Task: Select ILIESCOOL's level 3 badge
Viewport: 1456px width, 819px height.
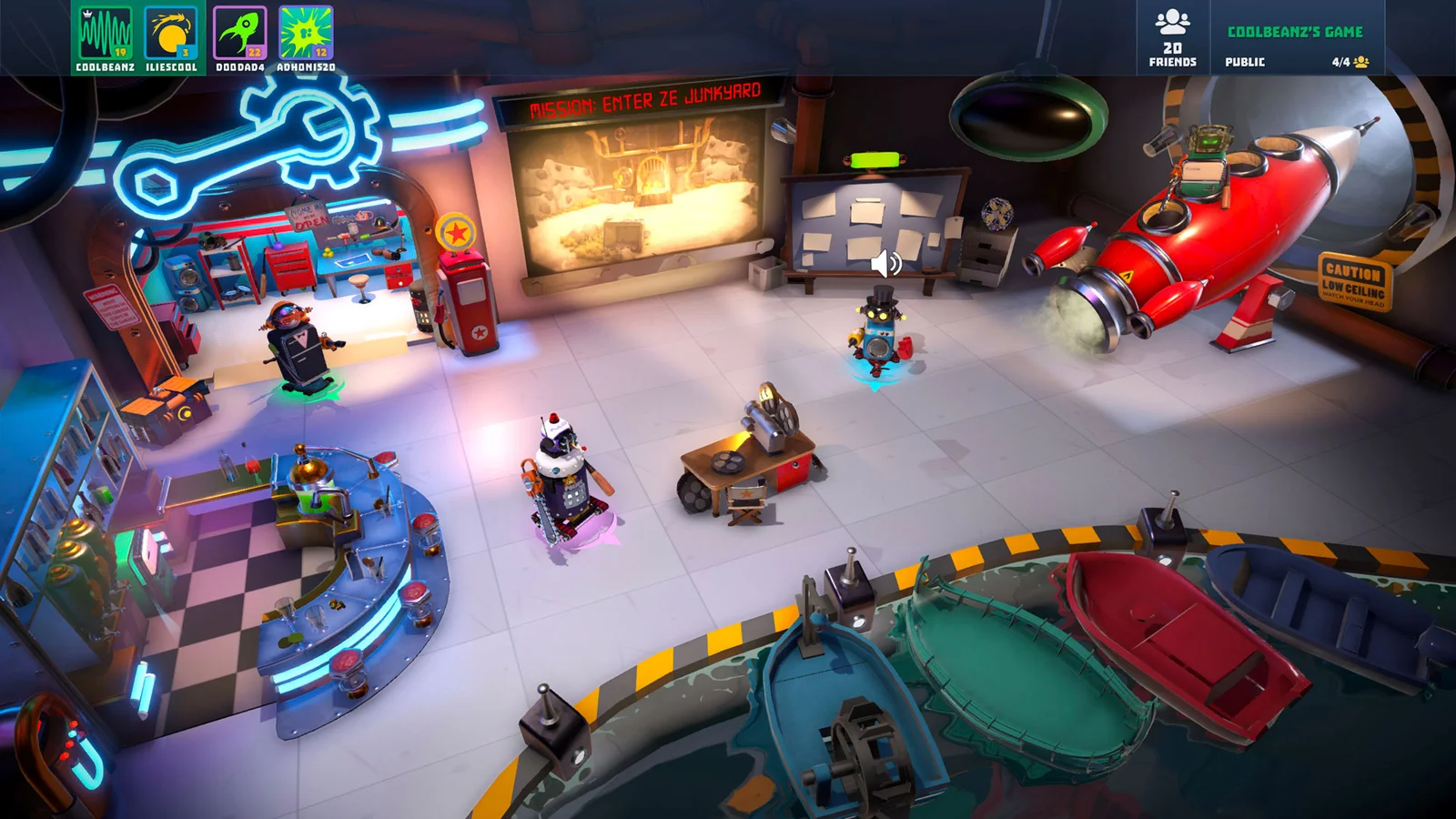Action: [186, 52]
